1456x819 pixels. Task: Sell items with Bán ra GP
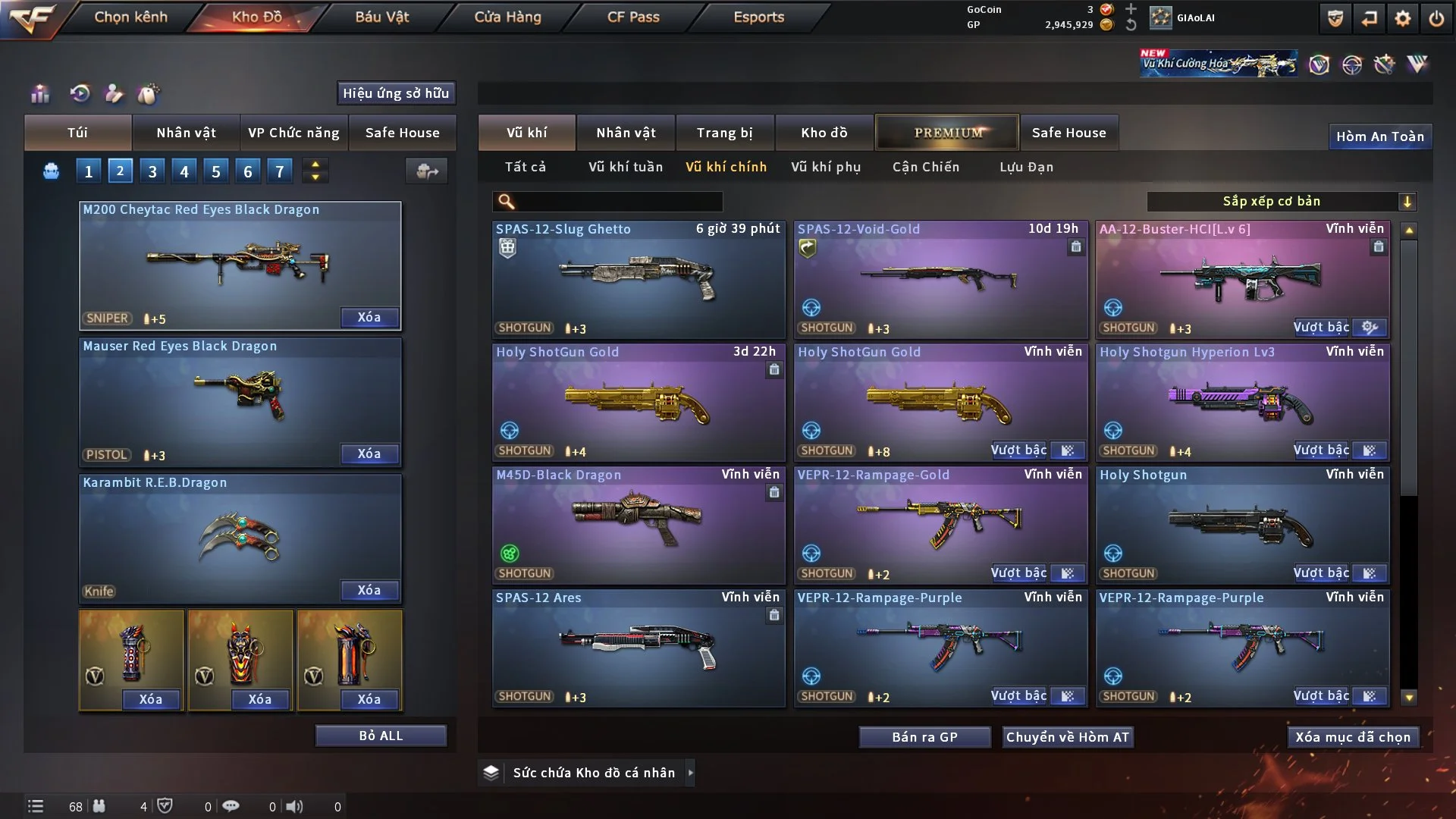click(x=924, y=737)
